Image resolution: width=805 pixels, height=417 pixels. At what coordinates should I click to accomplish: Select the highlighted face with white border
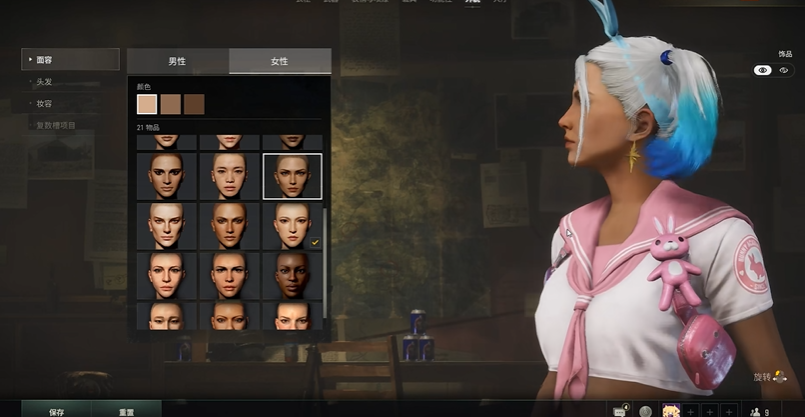(292, 176)
